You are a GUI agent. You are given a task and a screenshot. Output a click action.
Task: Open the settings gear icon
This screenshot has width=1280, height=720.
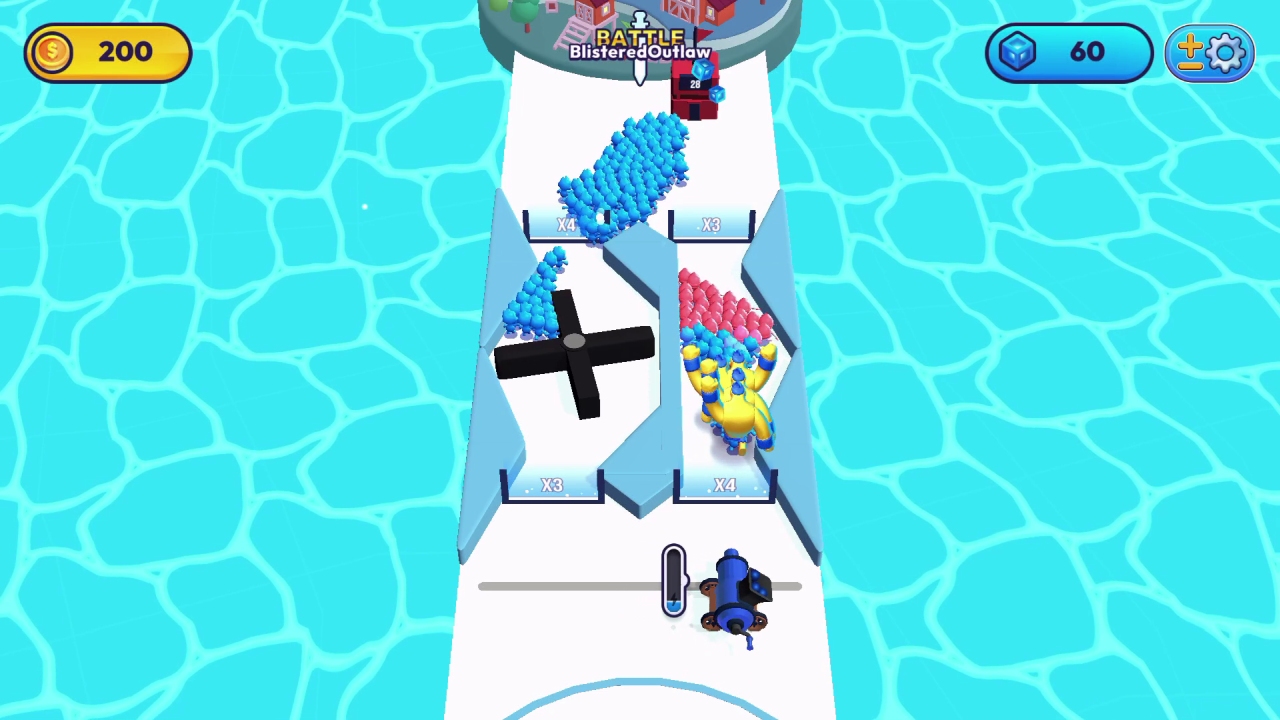pyautogui.click(x=1227, y=52)
